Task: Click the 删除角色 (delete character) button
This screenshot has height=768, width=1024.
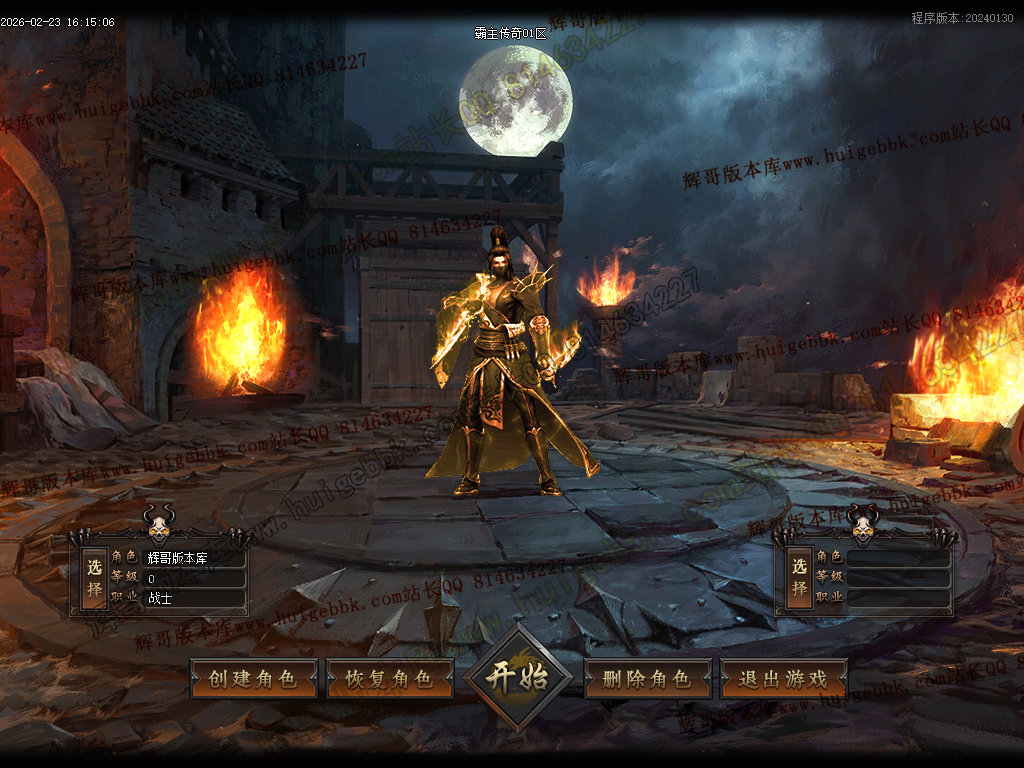Action: pyautogui.click(x=647, y=678)
